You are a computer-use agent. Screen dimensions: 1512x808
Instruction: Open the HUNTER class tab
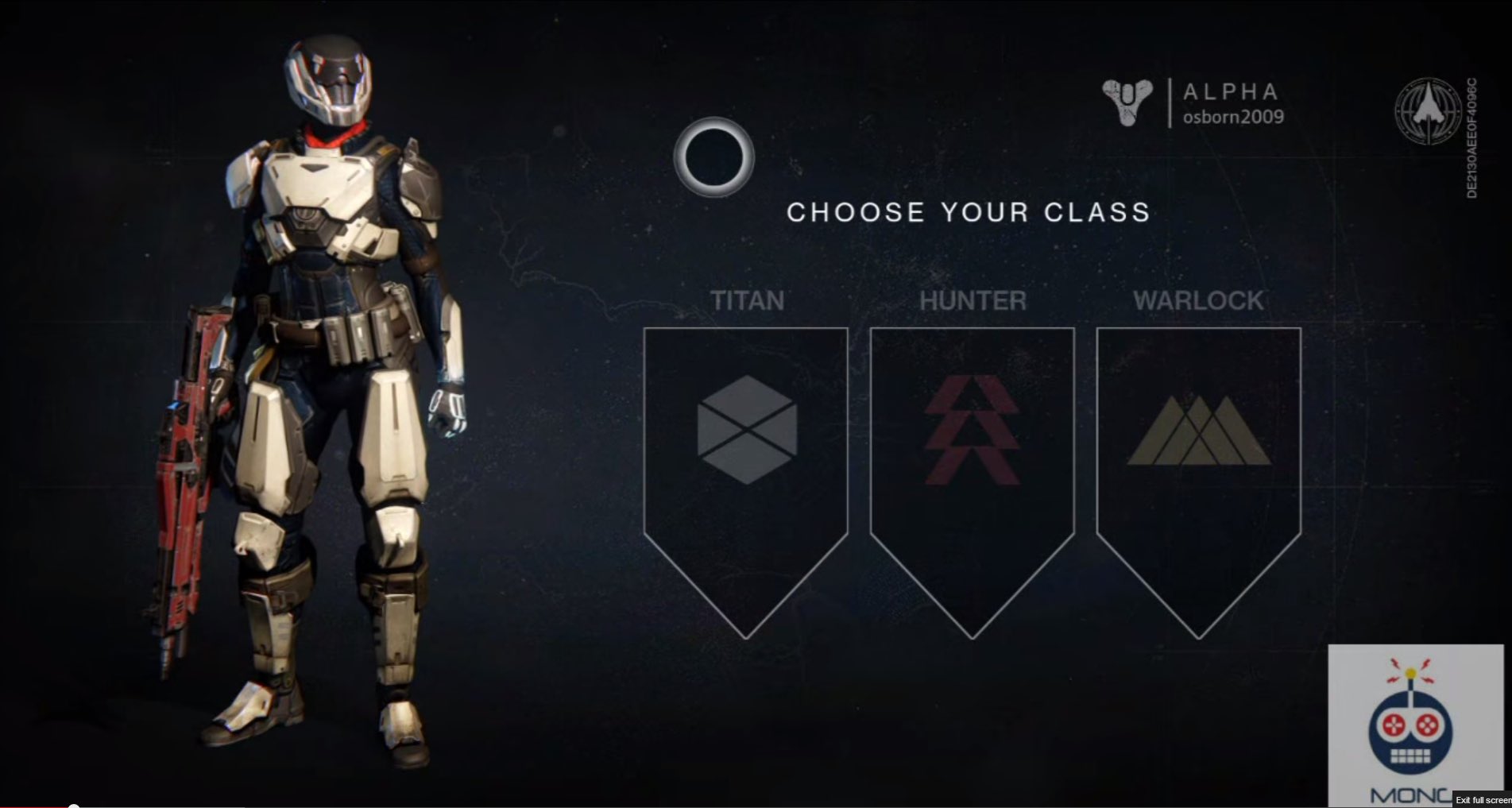click(x=971, y=300)
